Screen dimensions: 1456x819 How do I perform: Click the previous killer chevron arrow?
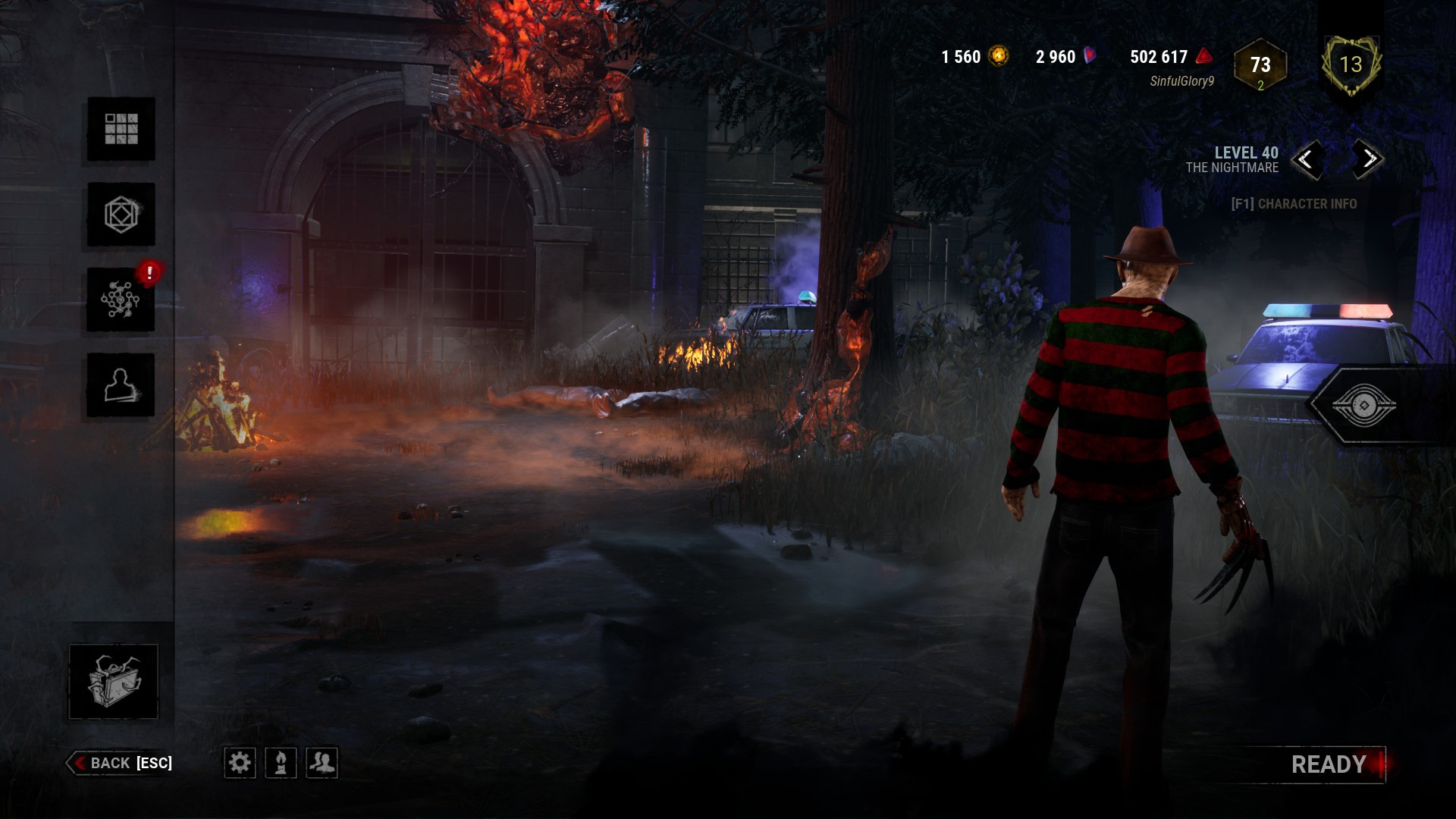tap(1310, 161)
